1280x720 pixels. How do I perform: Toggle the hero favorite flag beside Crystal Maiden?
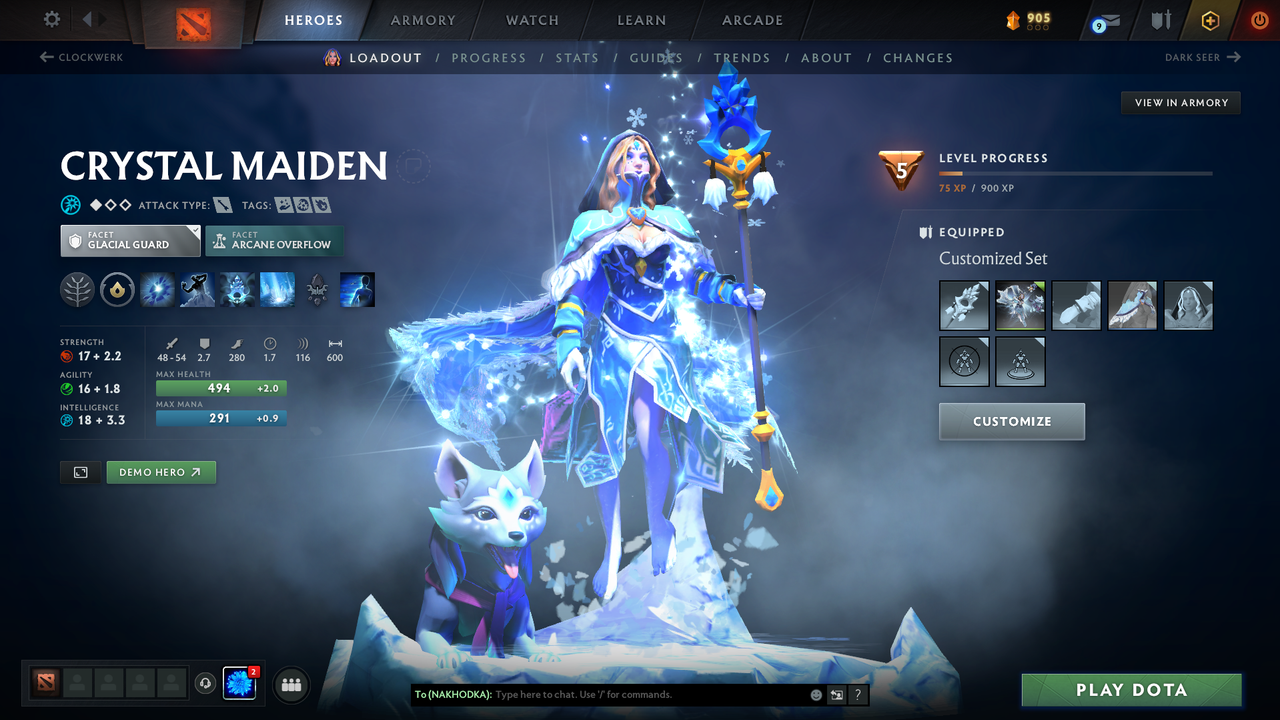414,166
